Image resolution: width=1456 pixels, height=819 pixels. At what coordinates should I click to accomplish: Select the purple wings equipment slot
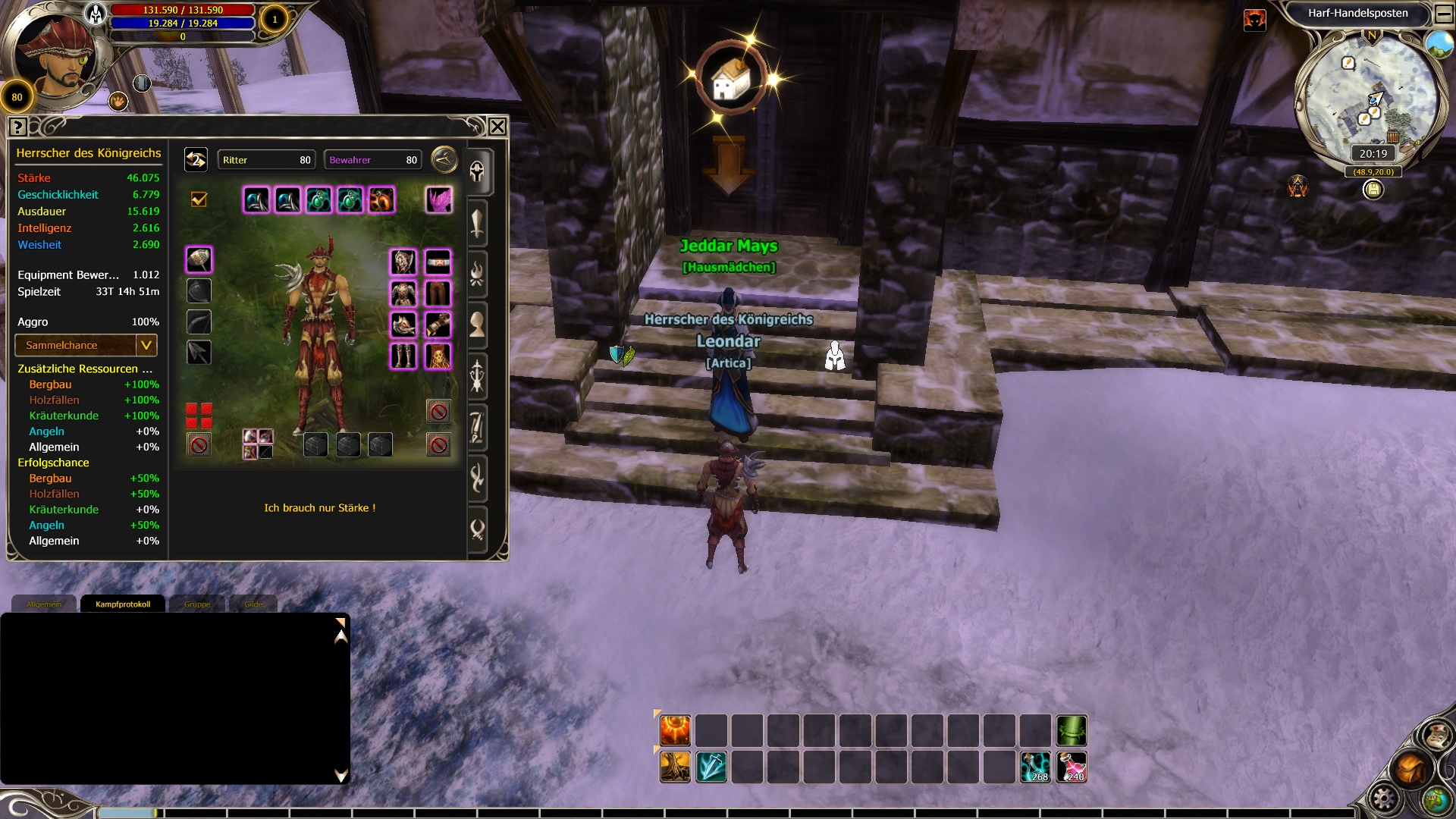click(438, 199)
